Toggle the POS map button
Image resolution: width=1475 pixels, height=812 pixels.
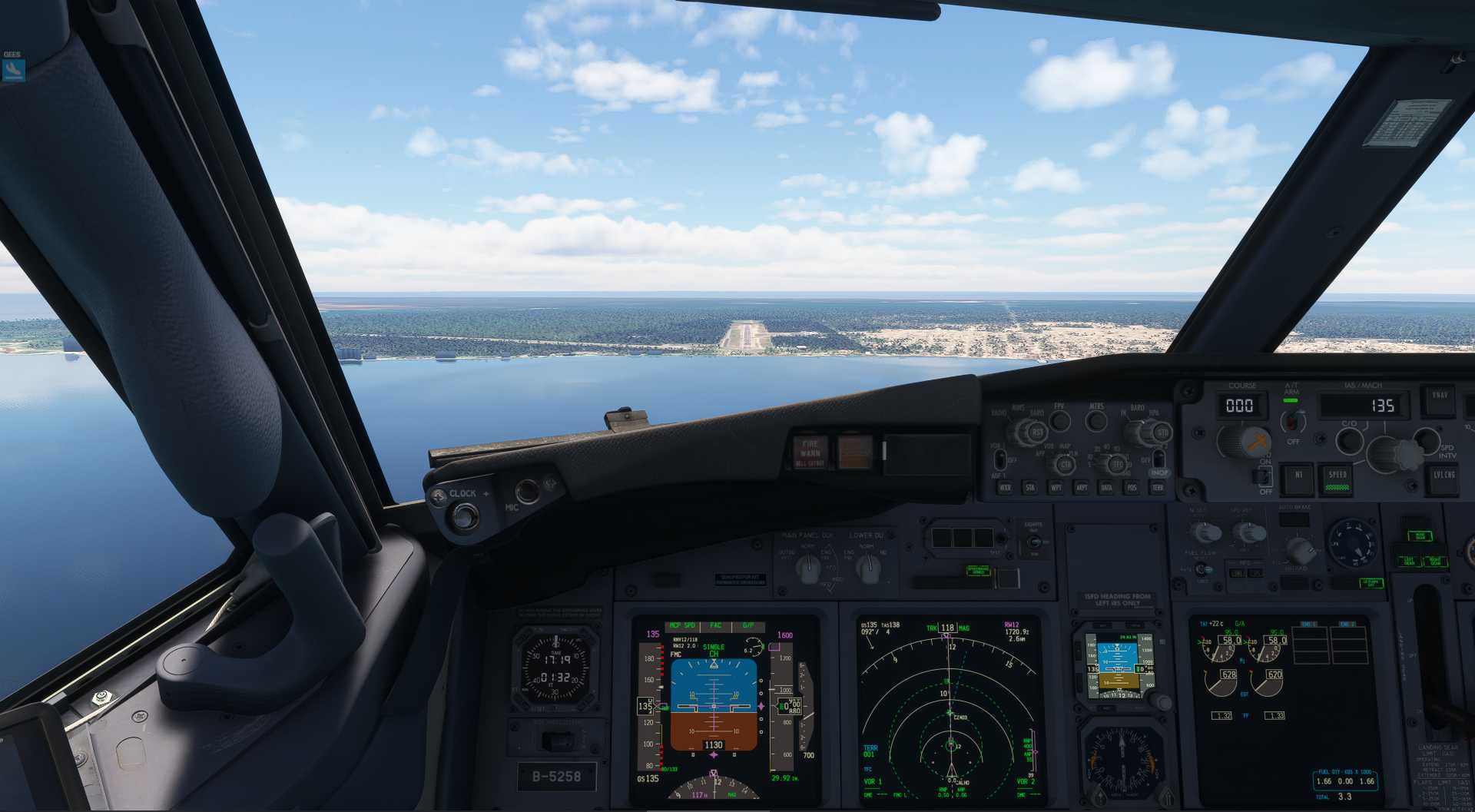1132,487
